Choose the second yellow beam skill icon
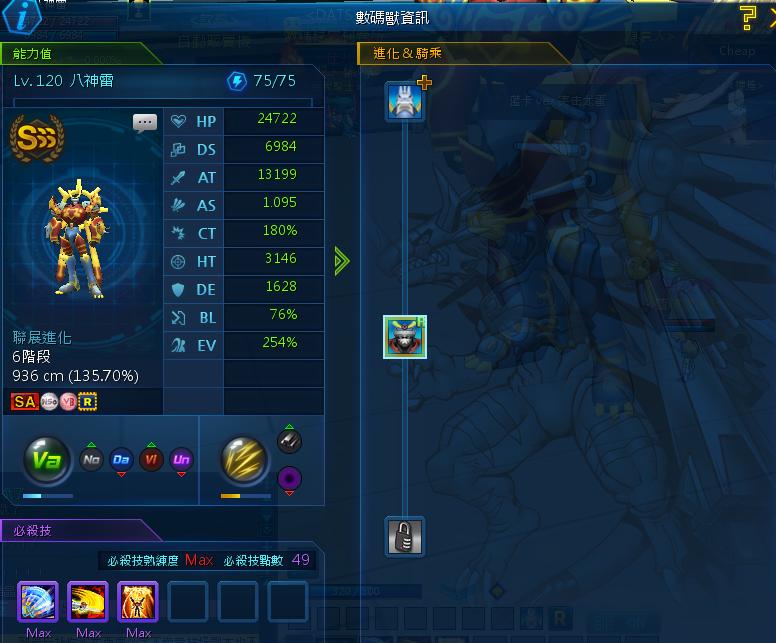This screenshot has width=776, height=643. tap(88, 602)
